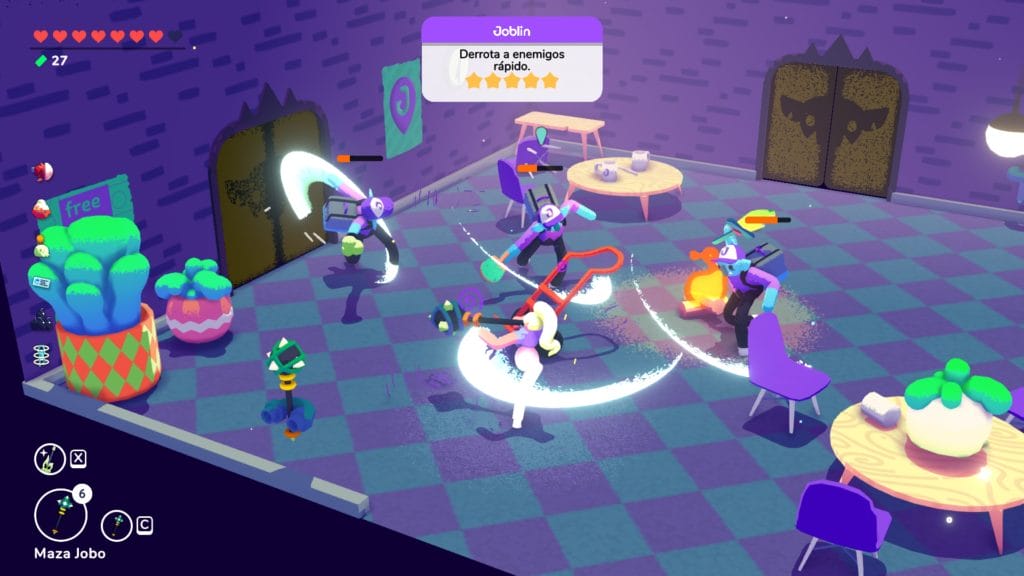This screenshot has width=1024, height=576.
Task: Activate the sparkling staff special ability icon
Action: pos(50,459)
